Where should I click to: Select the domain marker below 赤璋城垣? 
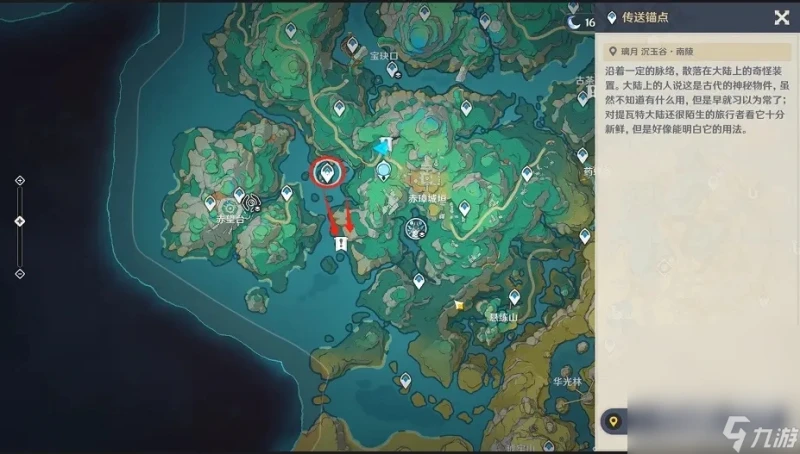tap(413, 231)
